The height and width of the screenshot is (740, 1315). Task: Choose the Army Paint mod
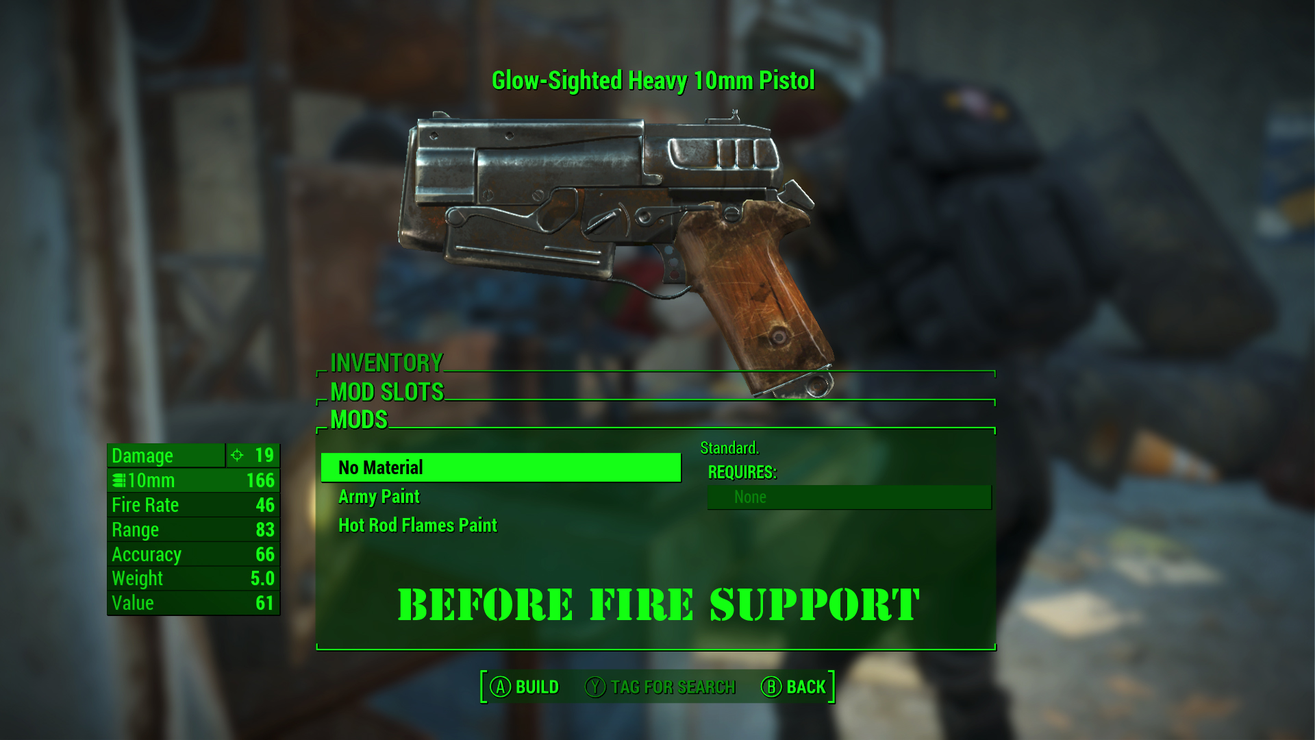point(379,497)
